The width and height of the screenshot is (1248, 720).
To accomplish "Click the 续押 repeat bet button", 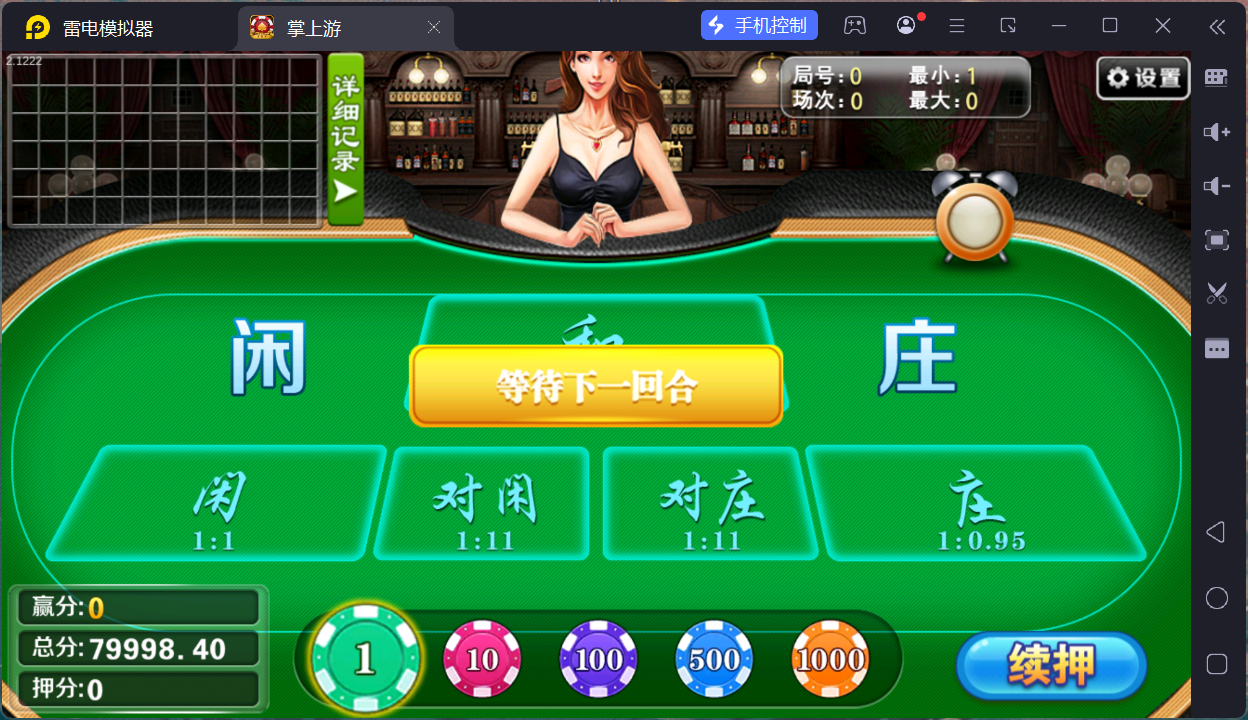I will (1050, 665).
